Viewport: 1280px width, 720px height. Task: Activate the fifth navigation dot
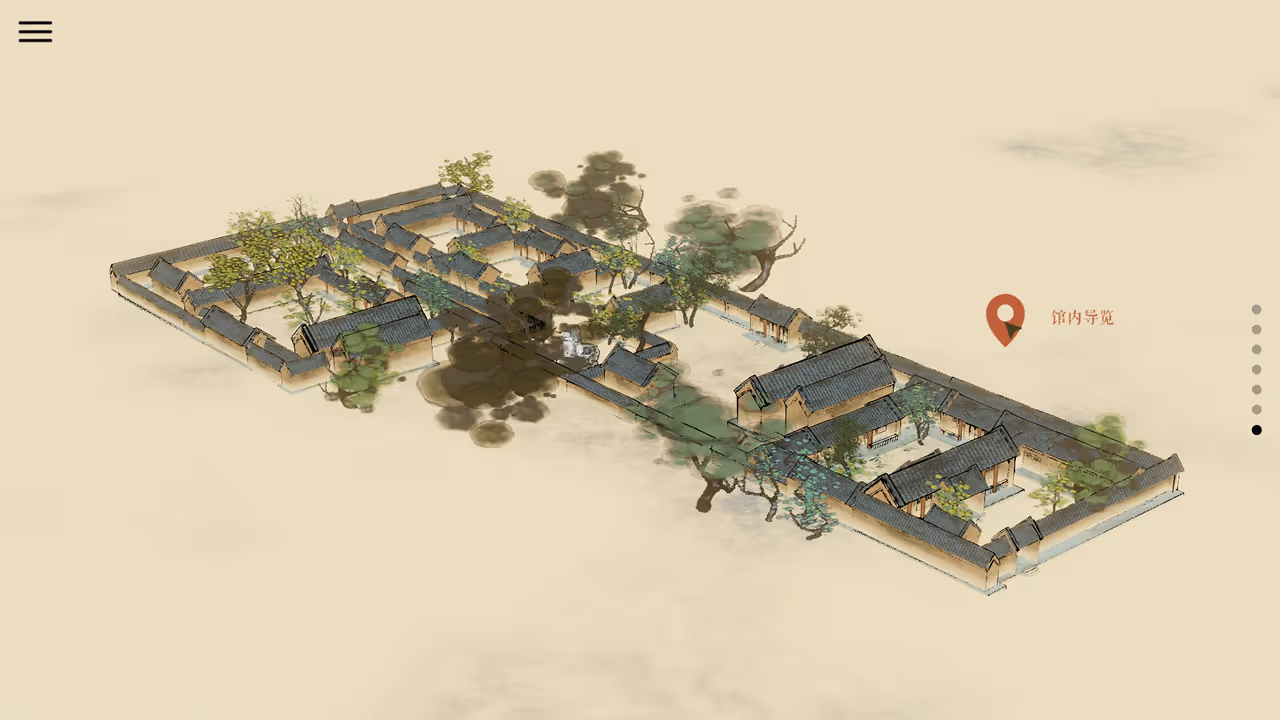[1257, 390]
